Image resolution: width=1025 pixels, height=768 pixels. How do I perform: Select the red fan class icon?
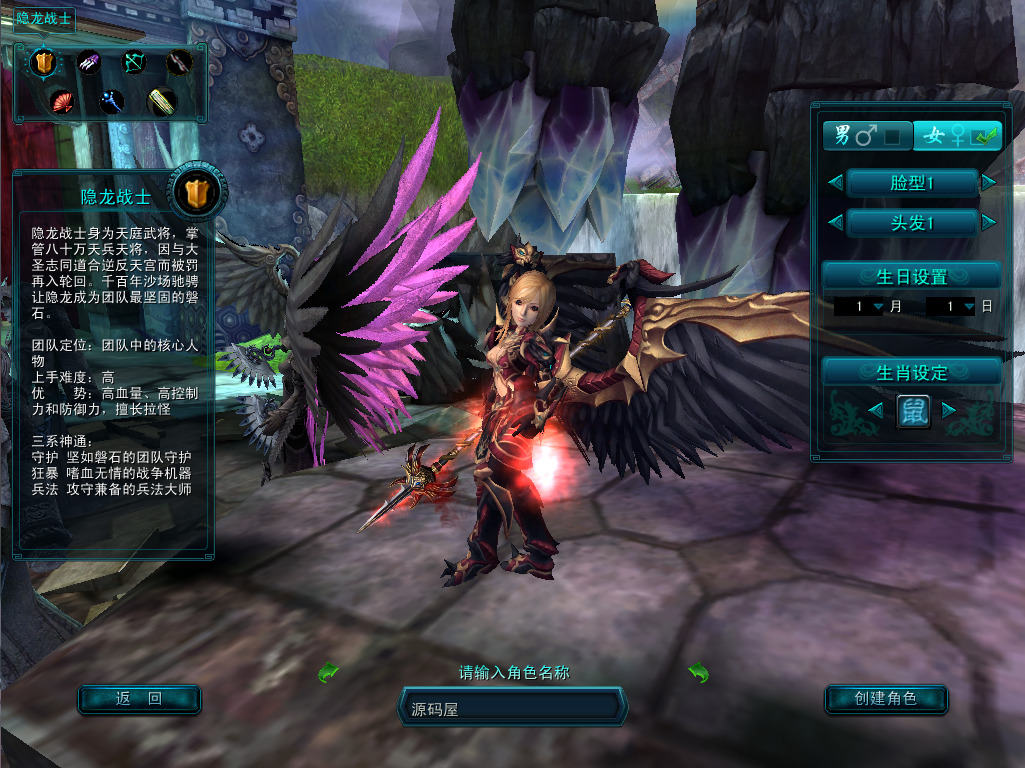(62, 100)
